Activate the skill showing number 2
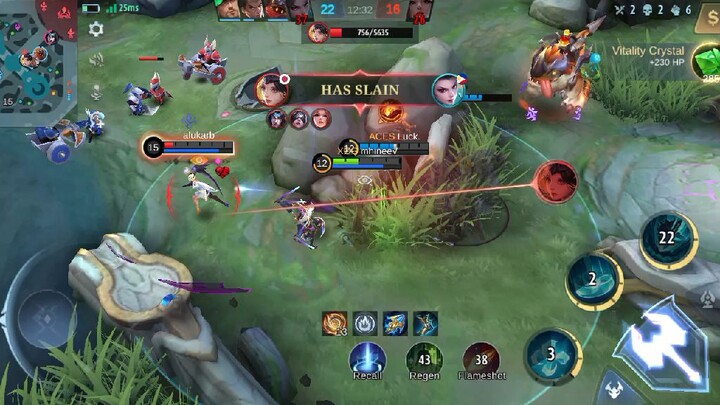Screen dimensions: 720x405 [592, 281]
